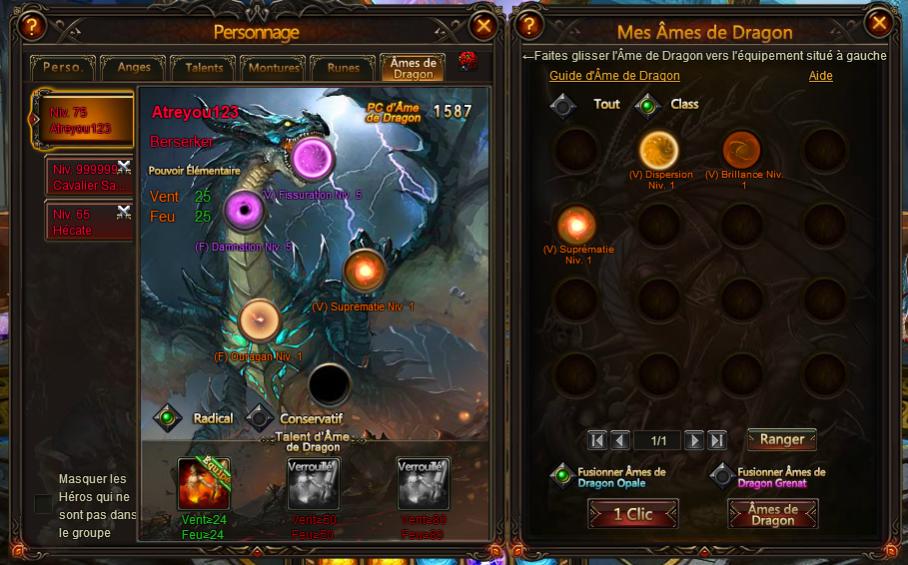Click the Ranger button
The height and width of the screenshot is (565, 908).
[x=782, y=439]
